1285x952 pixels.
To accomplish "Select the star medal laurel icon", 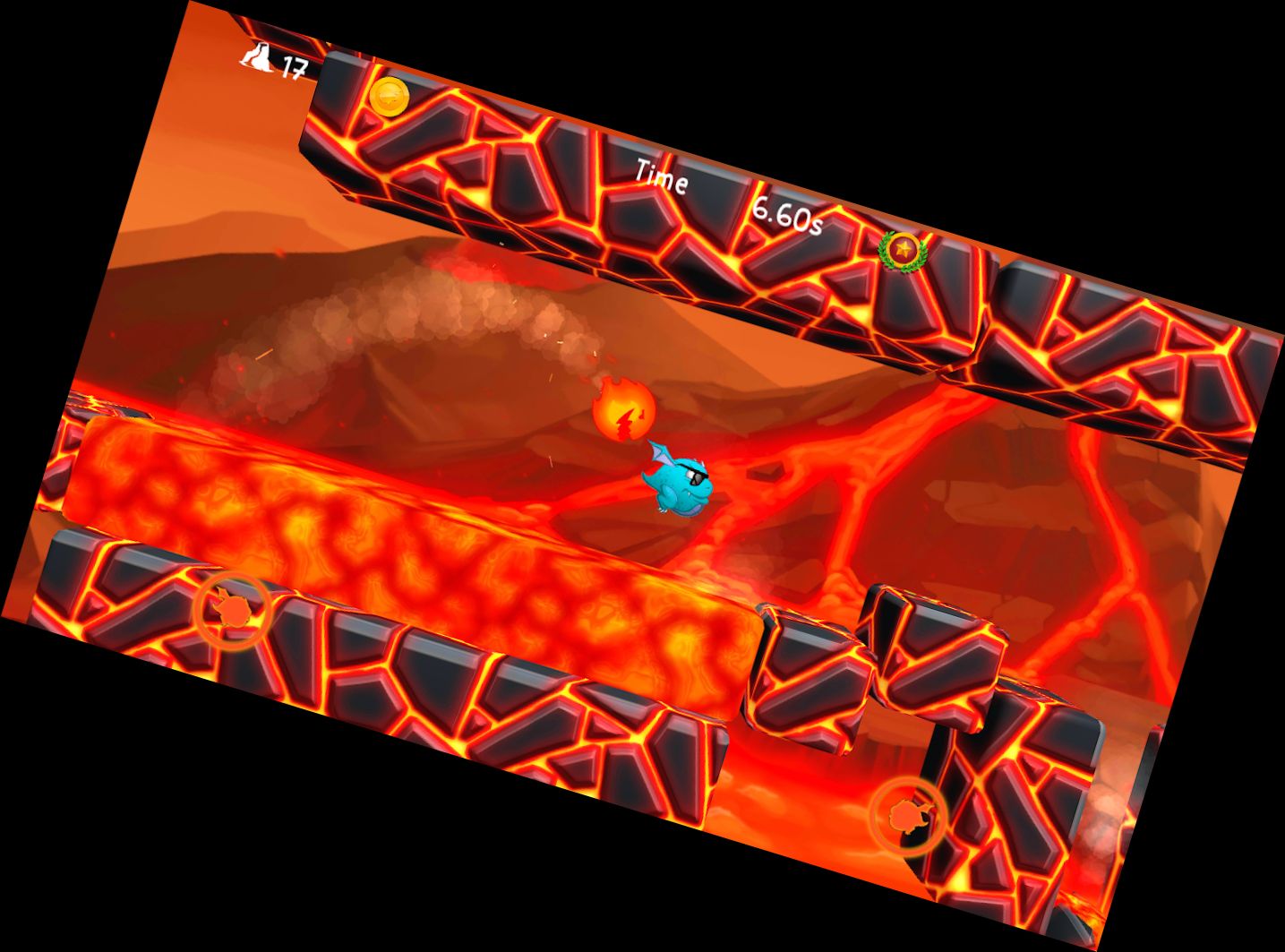I will coord(902,250).
